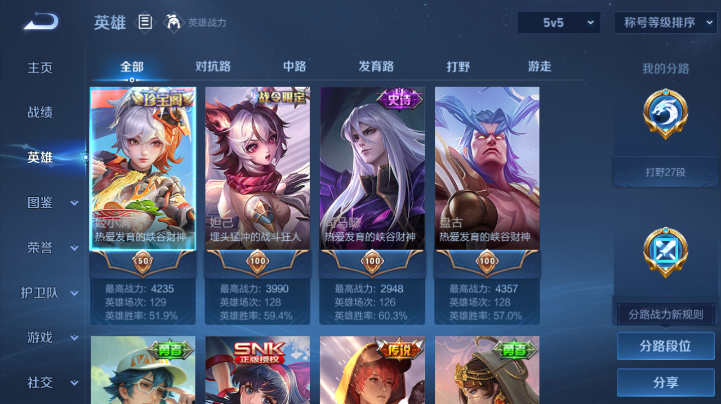The width and height of the screenshot is (721, 404).
Task: Open the 分路段位 button
Action: point(665,346)
